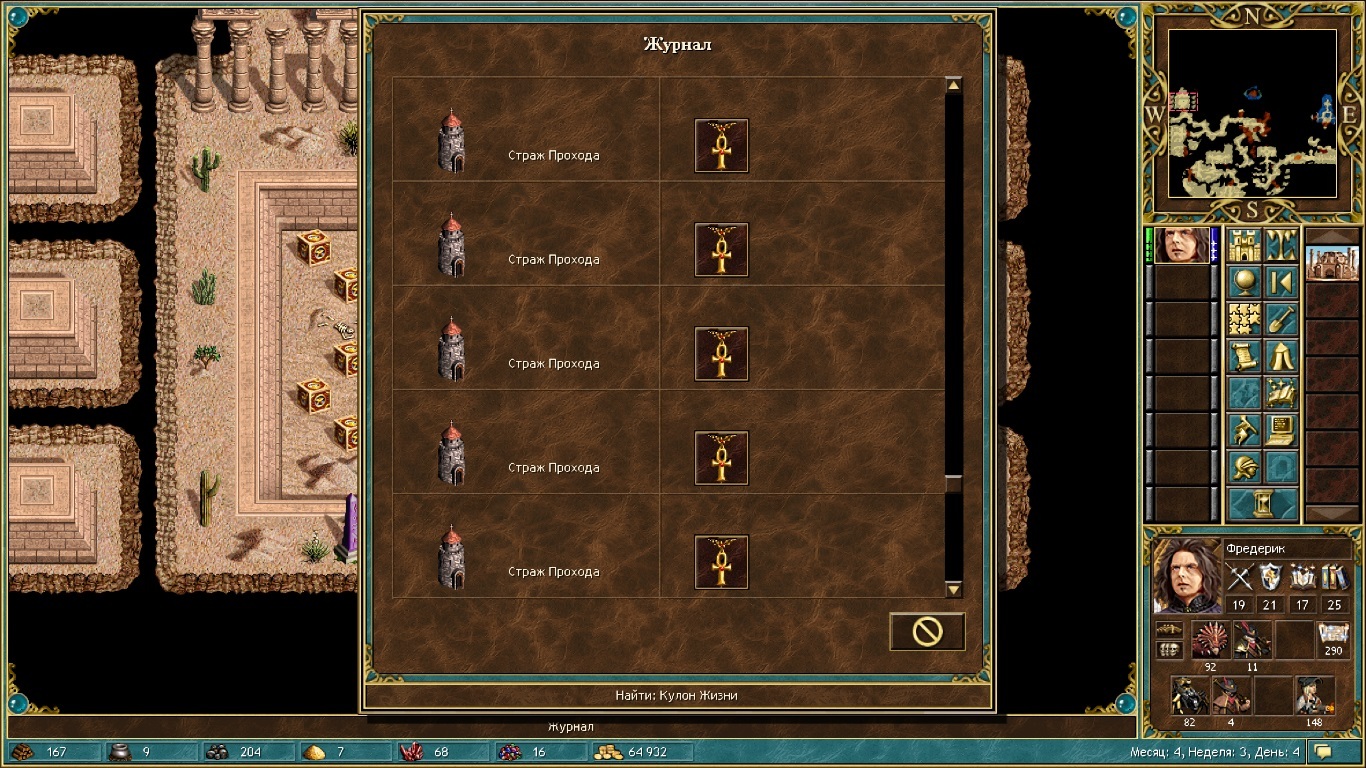Viewport: 1366px width, 768px height.
Task: Select hero Фредерик in the hero list
Action: coord(1181,245)
